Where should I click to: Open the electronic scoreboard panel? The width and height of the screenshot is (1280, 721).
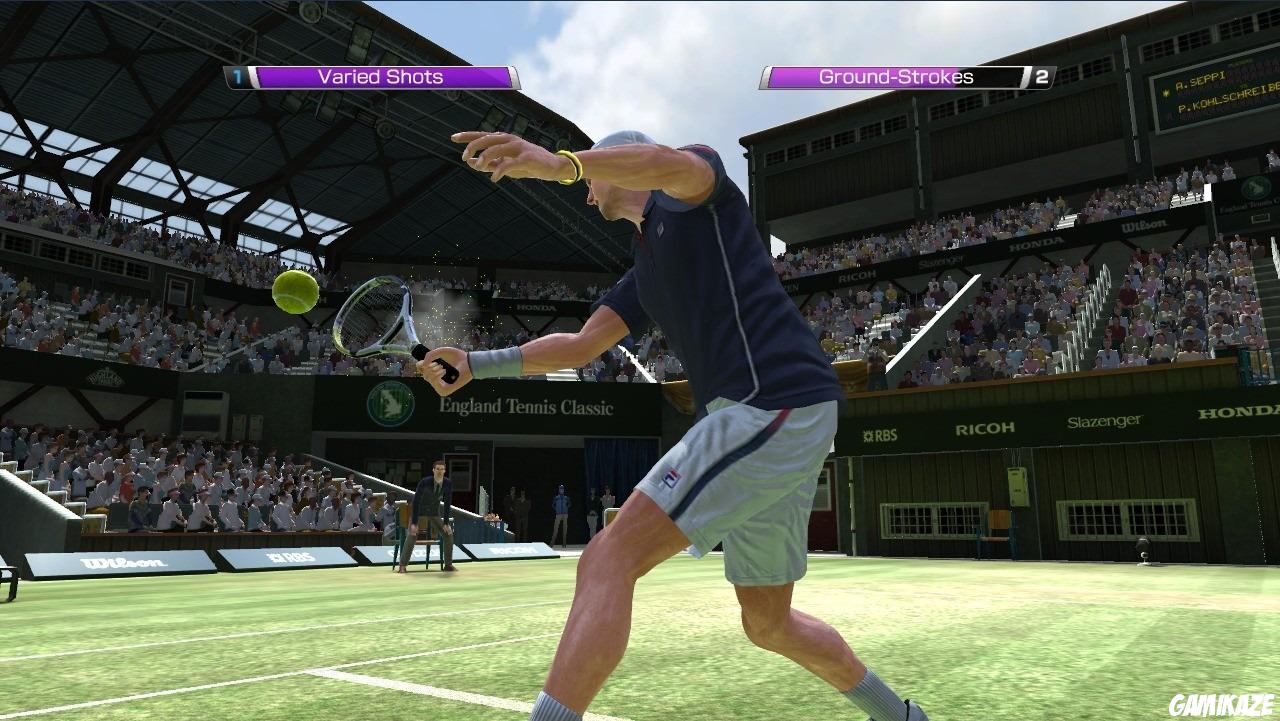click(1215, 95)
